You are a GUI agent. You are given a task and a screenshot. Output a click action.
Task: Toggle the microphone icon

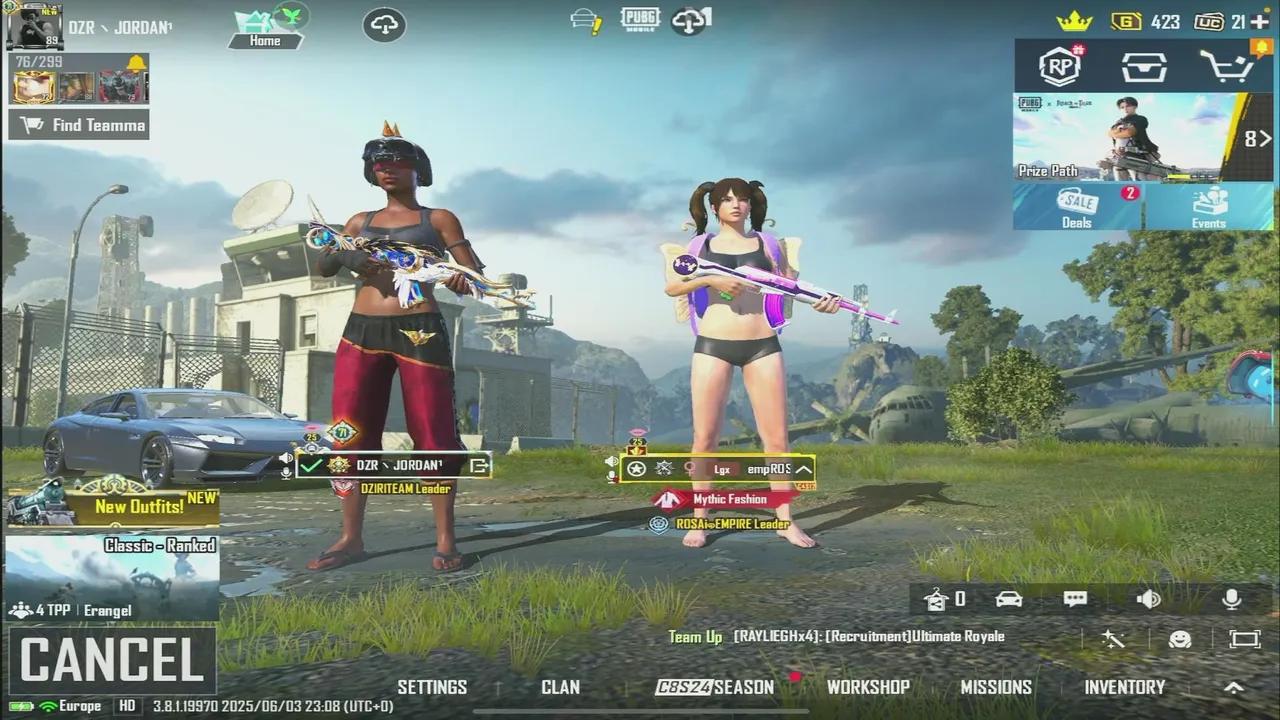point(1232,599)
